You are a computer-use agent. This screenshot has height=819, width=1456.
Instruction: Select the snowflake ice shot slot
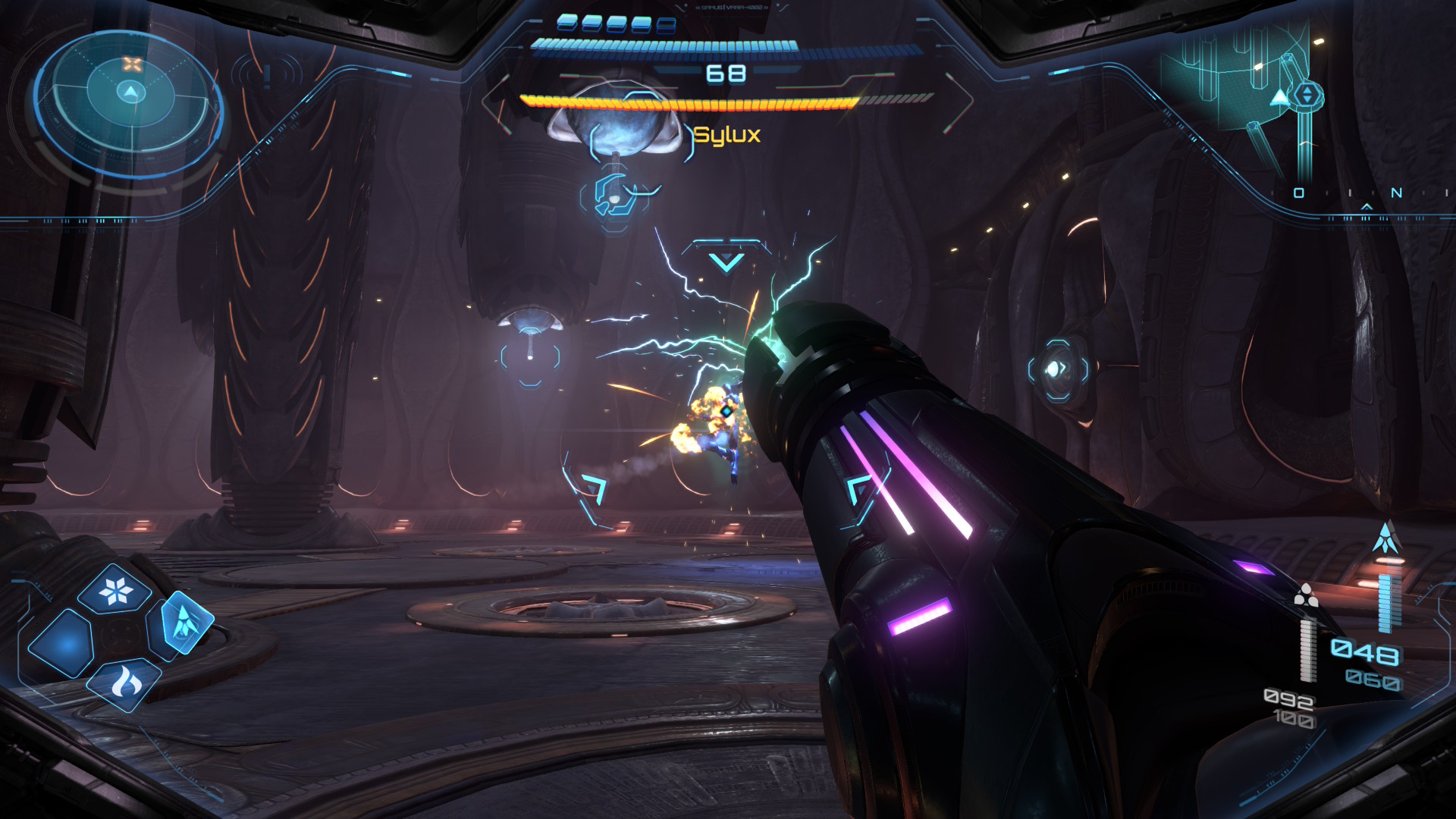pos(116,590)
